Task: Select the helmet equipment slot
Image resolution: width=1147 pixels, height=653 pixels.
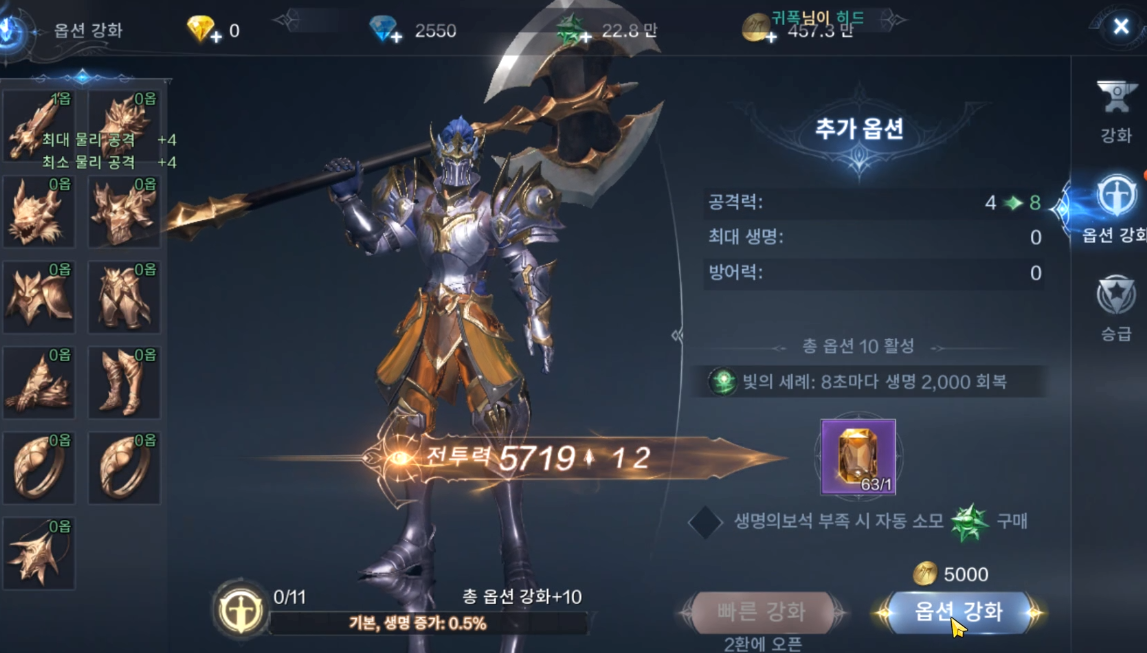Action: click(x=38, y=212)
